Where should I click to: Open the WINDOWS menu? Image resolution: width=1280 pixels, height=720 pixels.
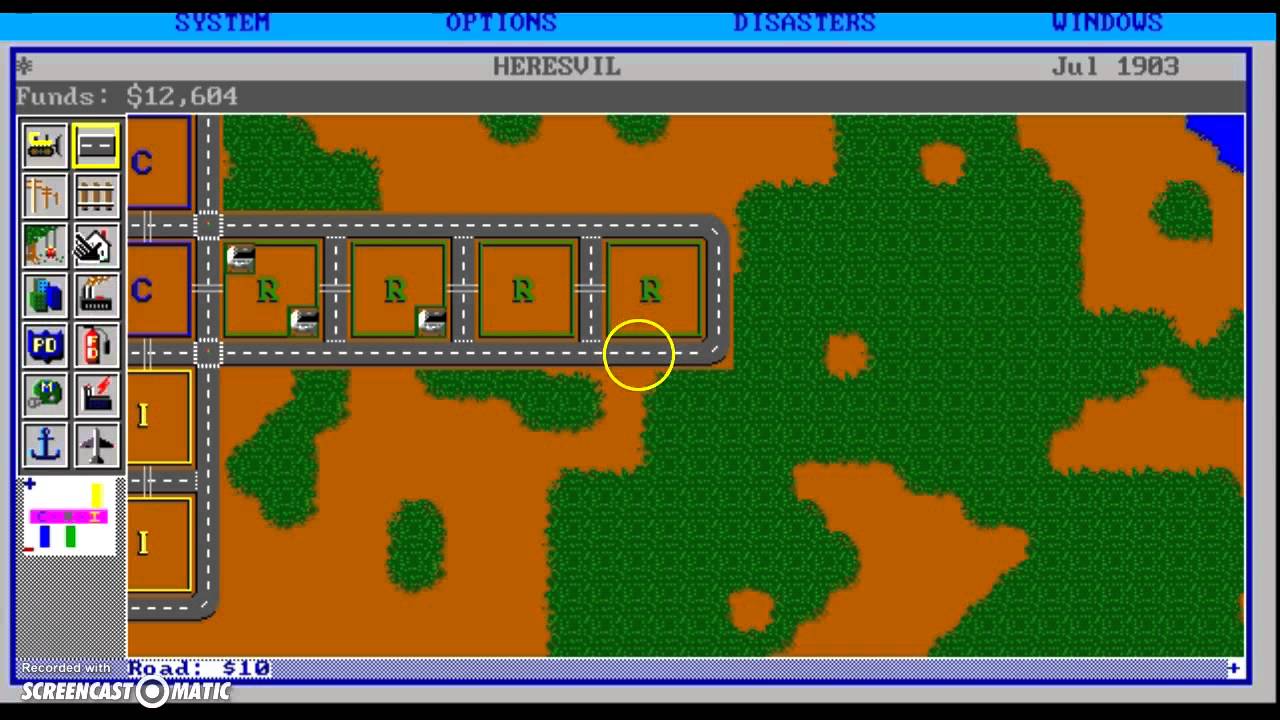[1106, 22]
